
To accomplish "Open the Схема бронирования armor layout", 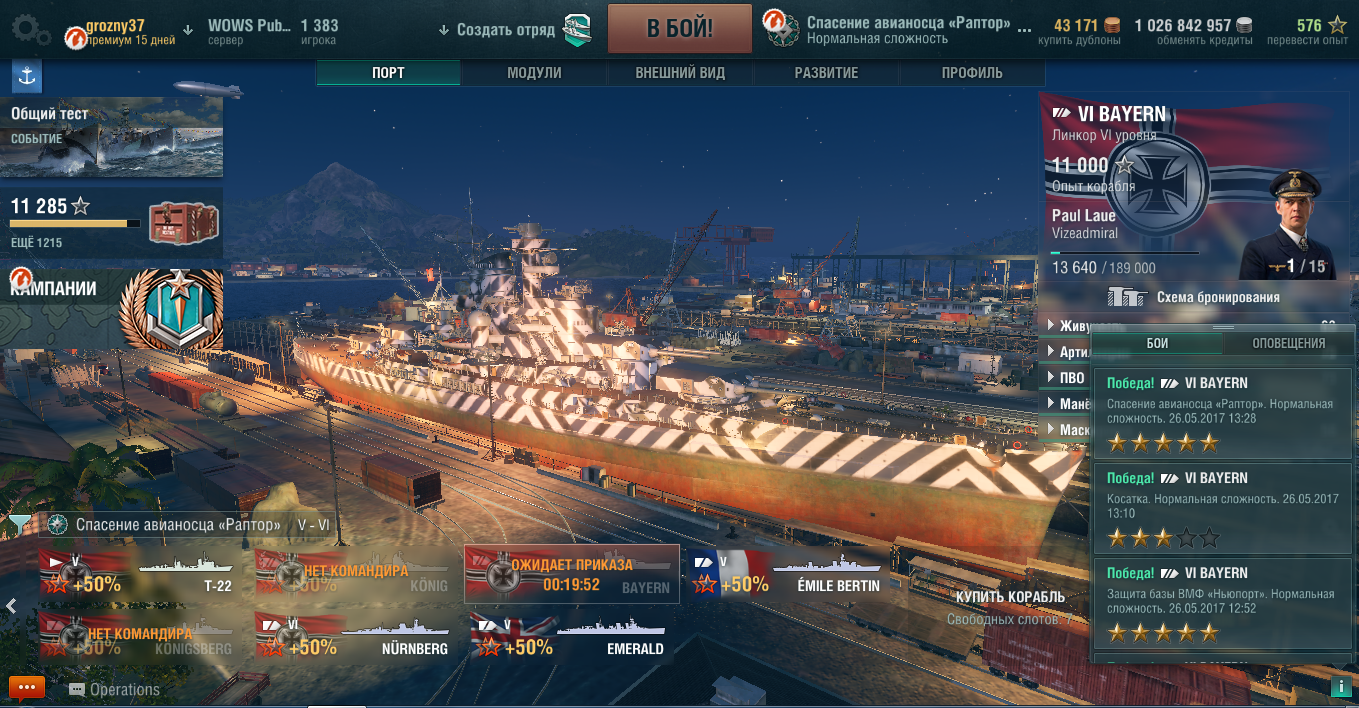I will [1197, 297].
